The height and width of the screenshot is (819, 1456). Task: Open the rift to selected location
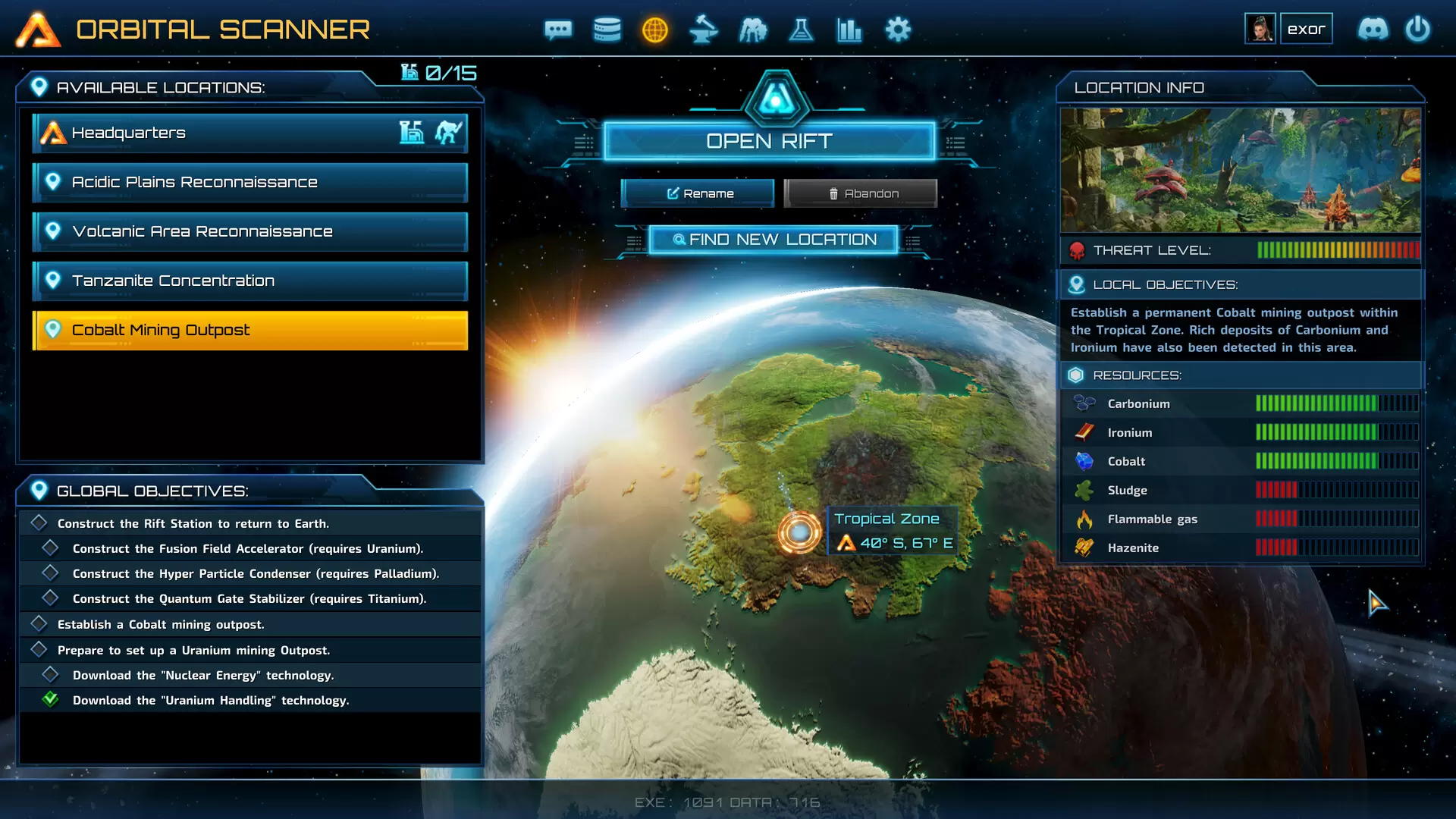pos(769,142)
